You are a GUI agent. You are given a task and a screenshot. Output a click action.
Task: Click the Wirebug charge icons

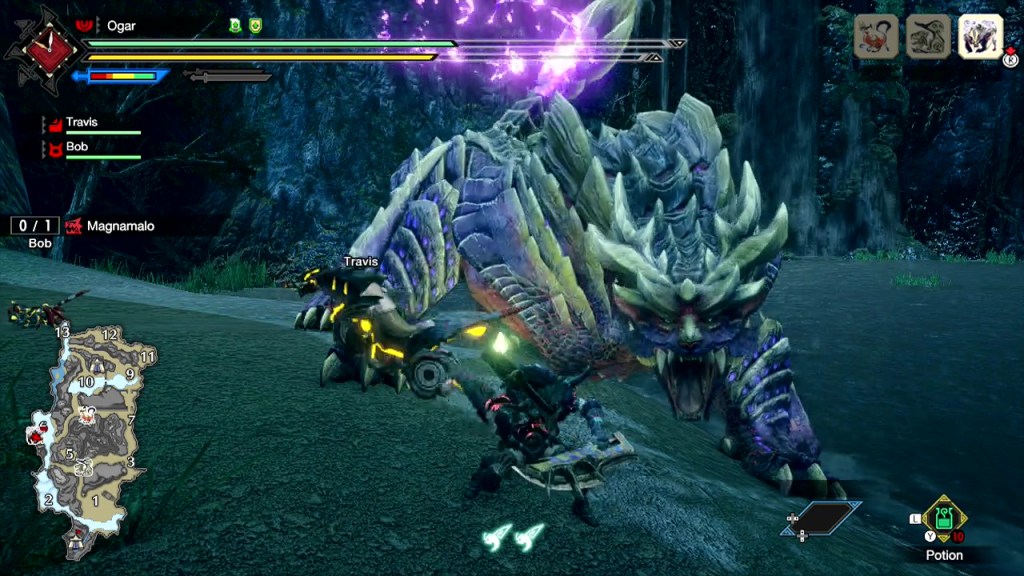point(513,537)
